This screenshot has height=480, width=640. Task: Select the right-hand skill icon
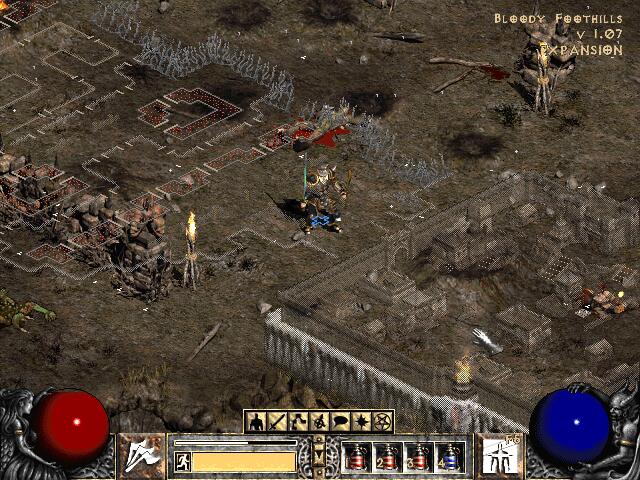497,456
